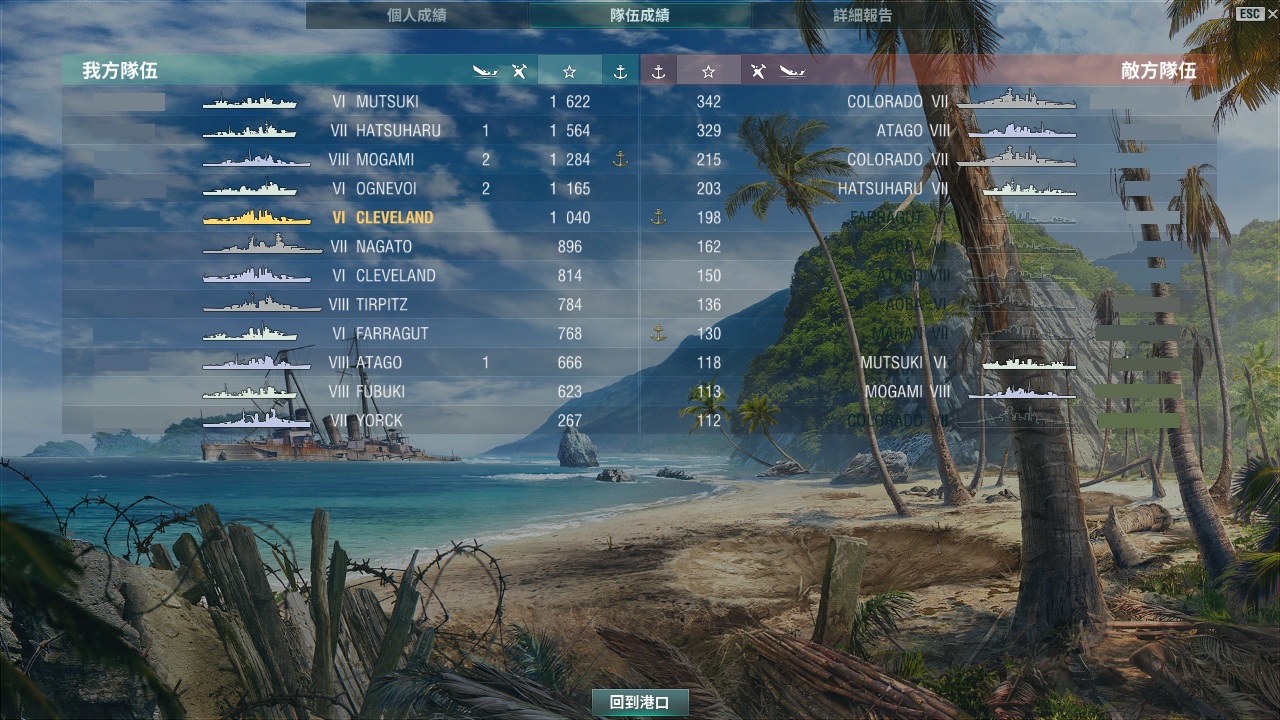The height and width of the screenshot is (720, 1280).
Task: Switch to the 個人成績 tab
Action: [x=417, y=15]
